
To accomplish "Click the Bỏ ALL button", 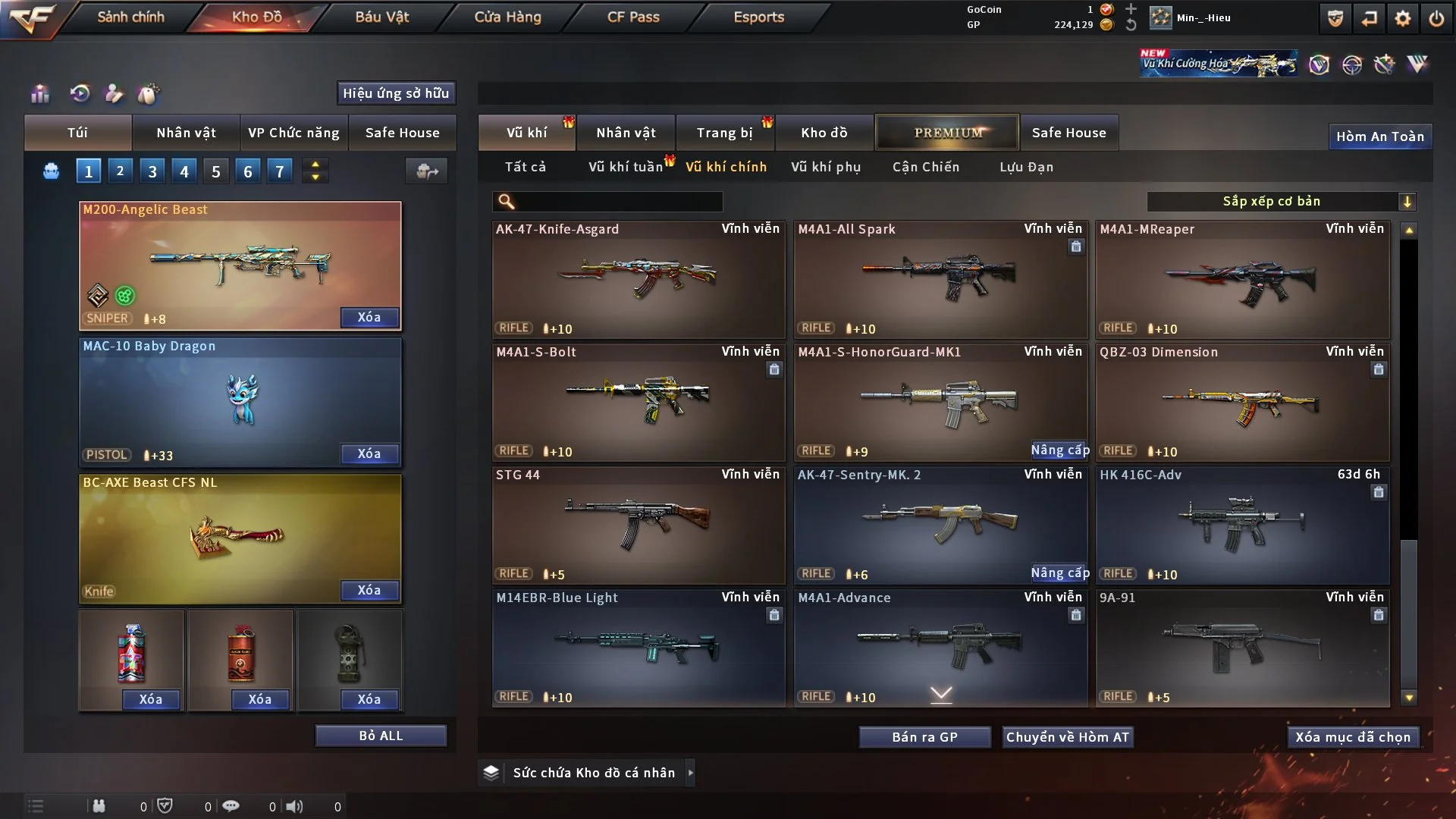I will click(x=381, y=736).
